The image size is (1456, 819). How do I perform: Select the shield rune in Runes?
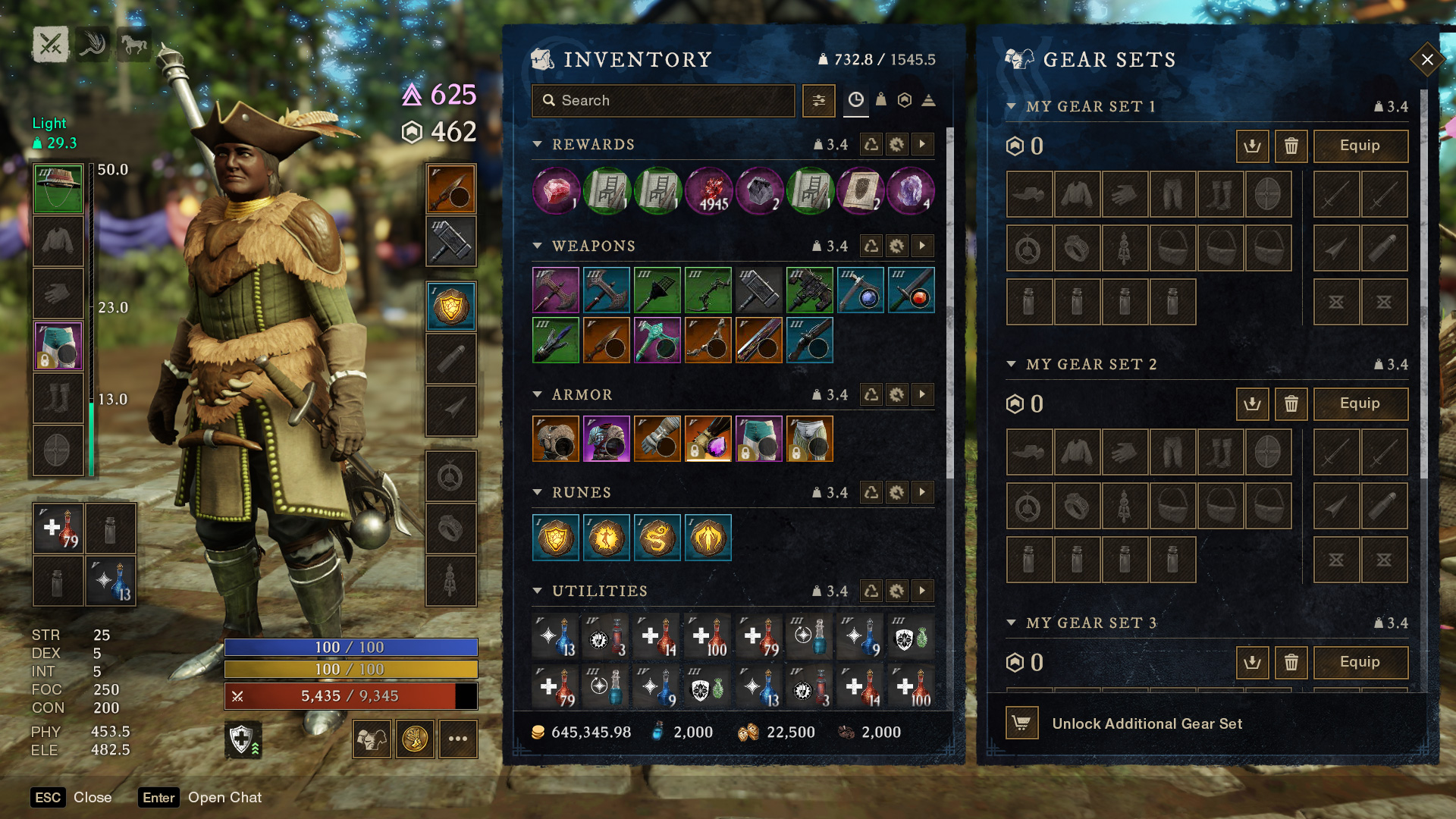(556, 538)
